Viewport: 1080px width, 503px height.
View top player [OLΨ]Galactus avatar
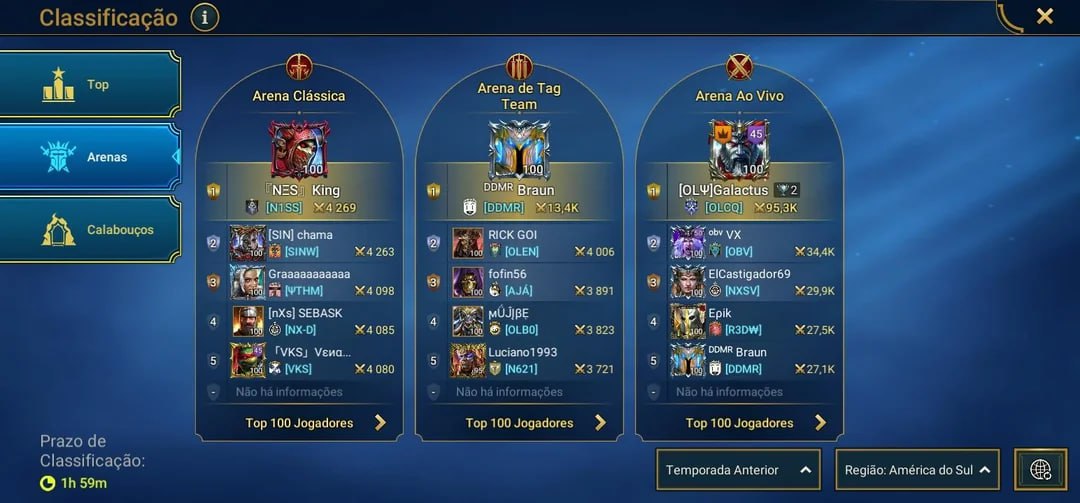pos(739,150)
